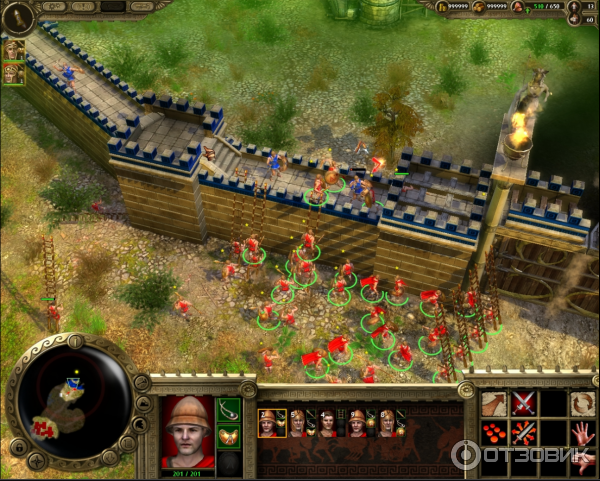The image size is (600, 481).
Task: Click the sling weapon slot beside portrait
Action: click(x=229, y=409)
